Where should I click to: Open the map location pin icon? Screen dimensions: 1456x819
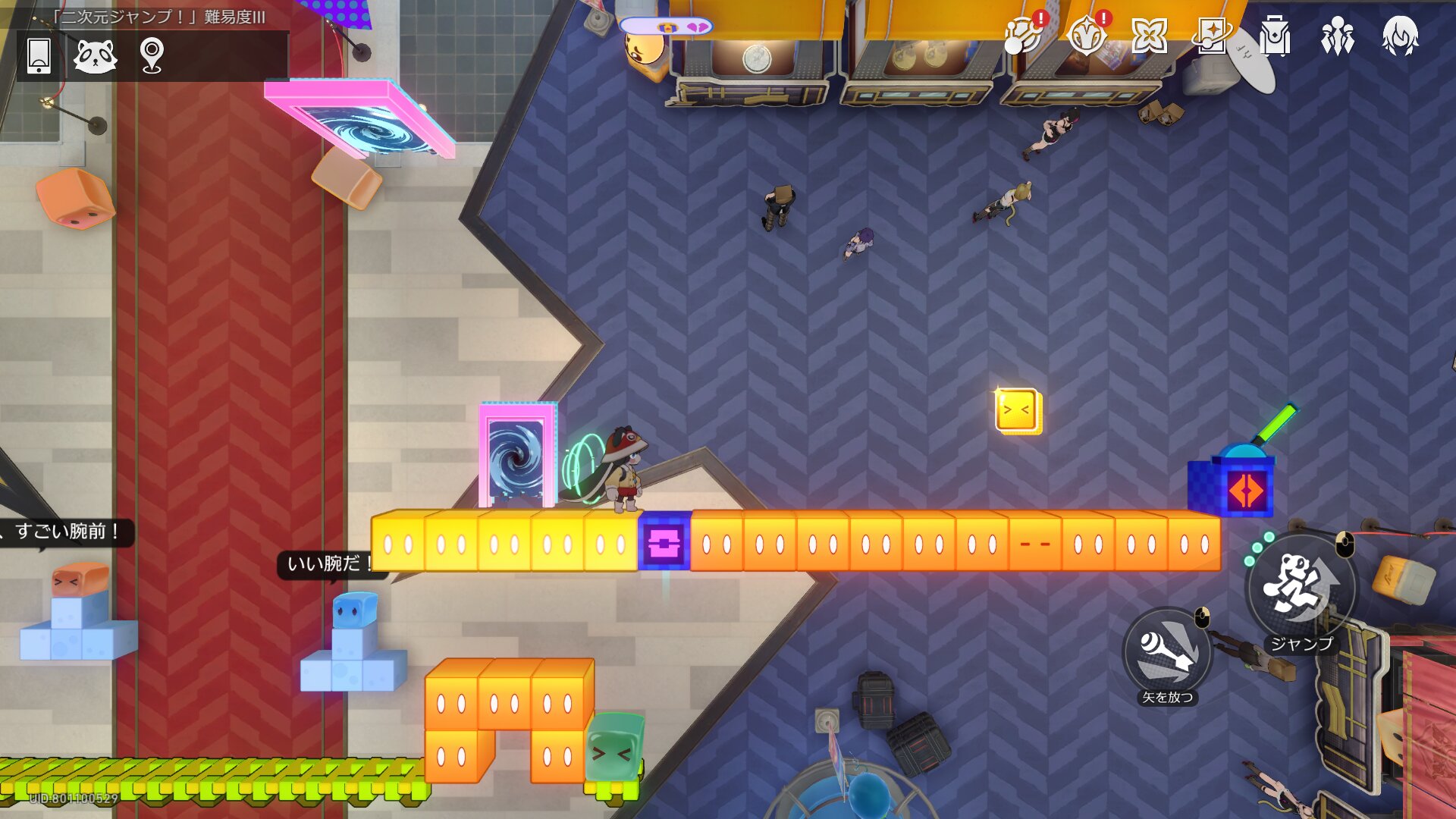click(x=152, y=55)
